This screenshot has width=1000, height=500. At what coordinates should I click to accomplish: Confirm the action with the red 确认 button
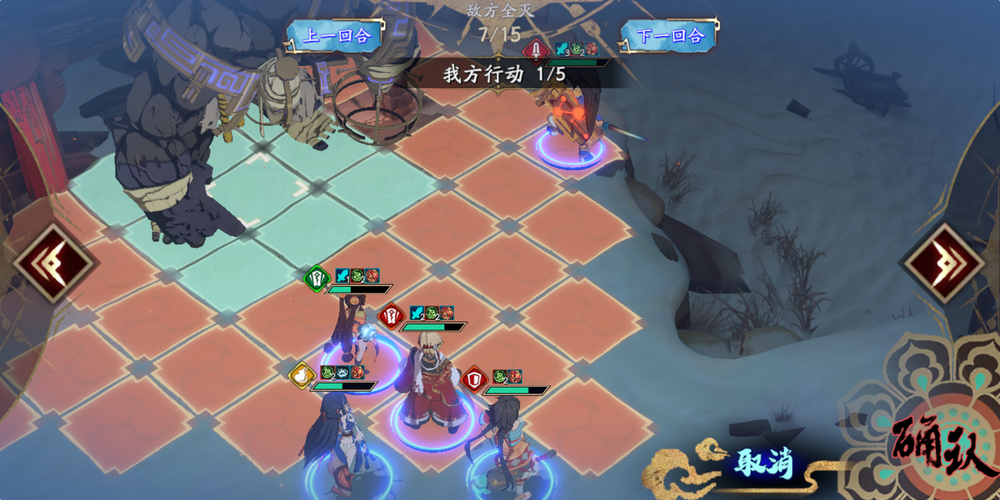click(x=941, y=447)
